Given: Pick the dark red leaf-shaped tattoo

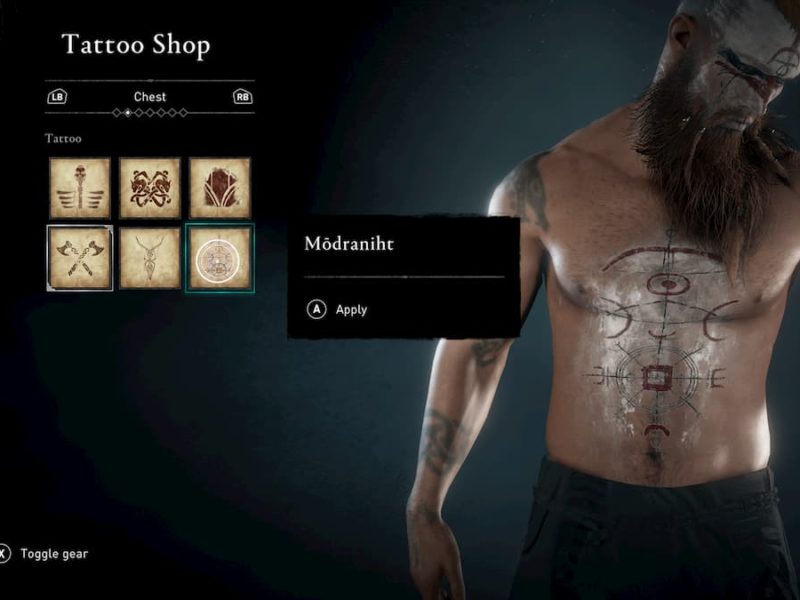Looking at the screenshot, I should pos(220,187).
